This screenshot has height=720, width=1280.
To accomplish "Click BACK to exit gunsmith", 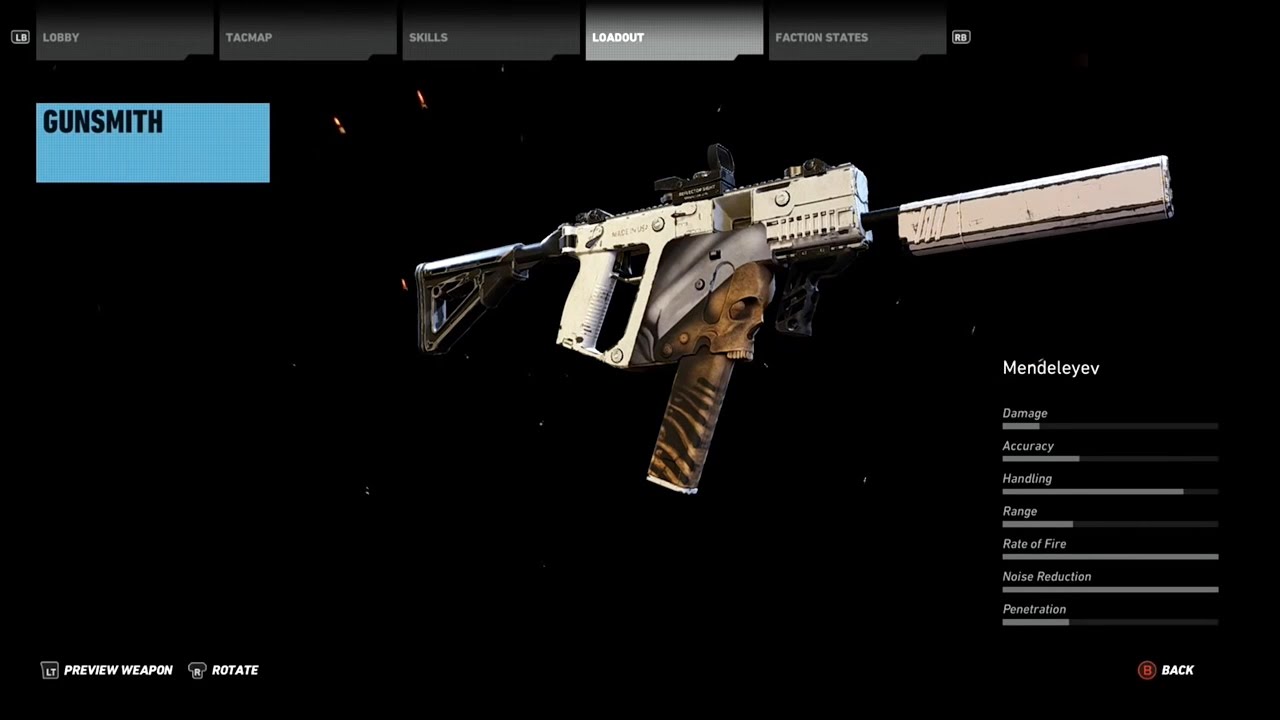I will 1177,670.
